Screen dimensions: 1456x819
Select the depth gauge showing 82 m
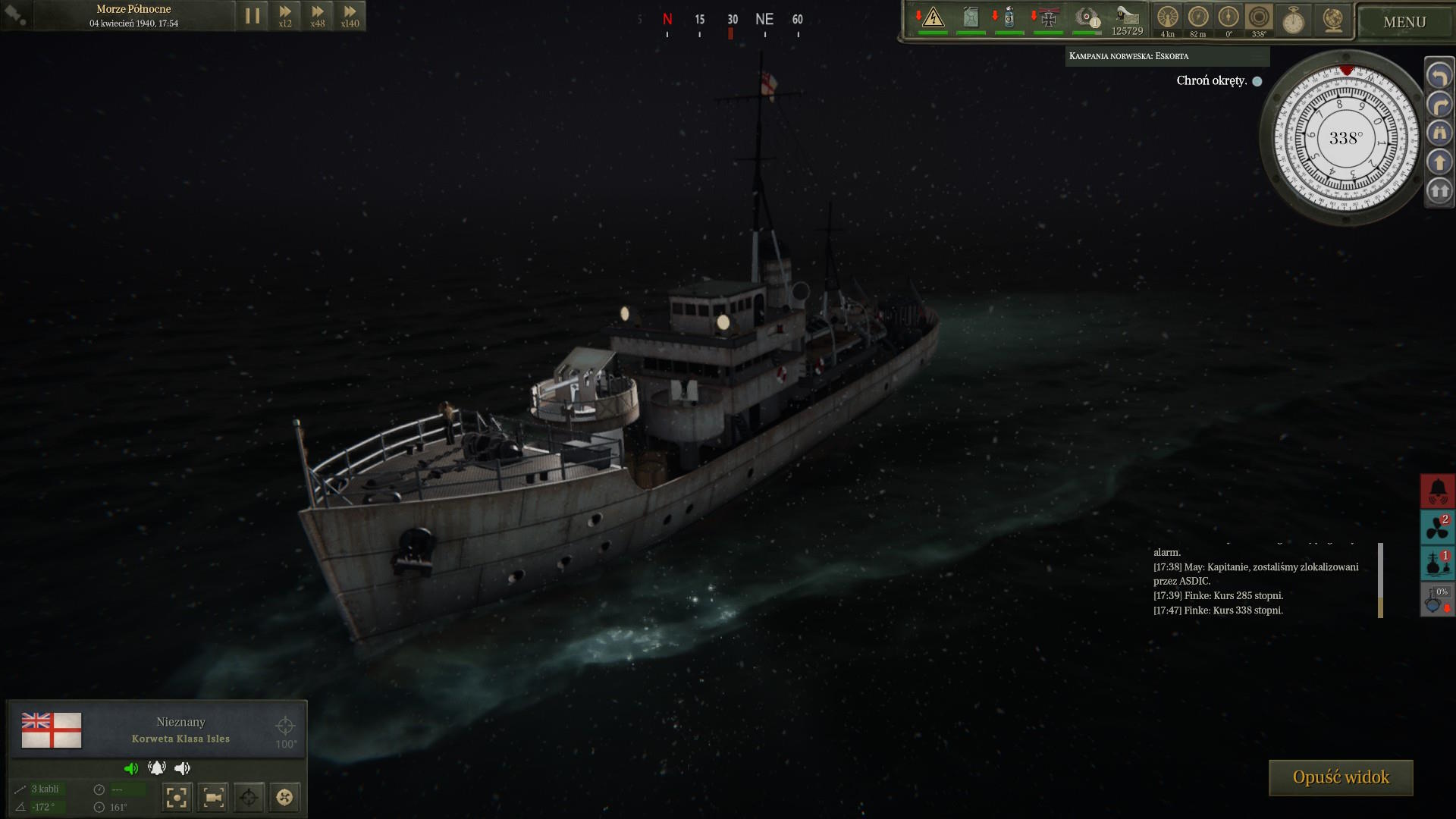(1198, 17)
